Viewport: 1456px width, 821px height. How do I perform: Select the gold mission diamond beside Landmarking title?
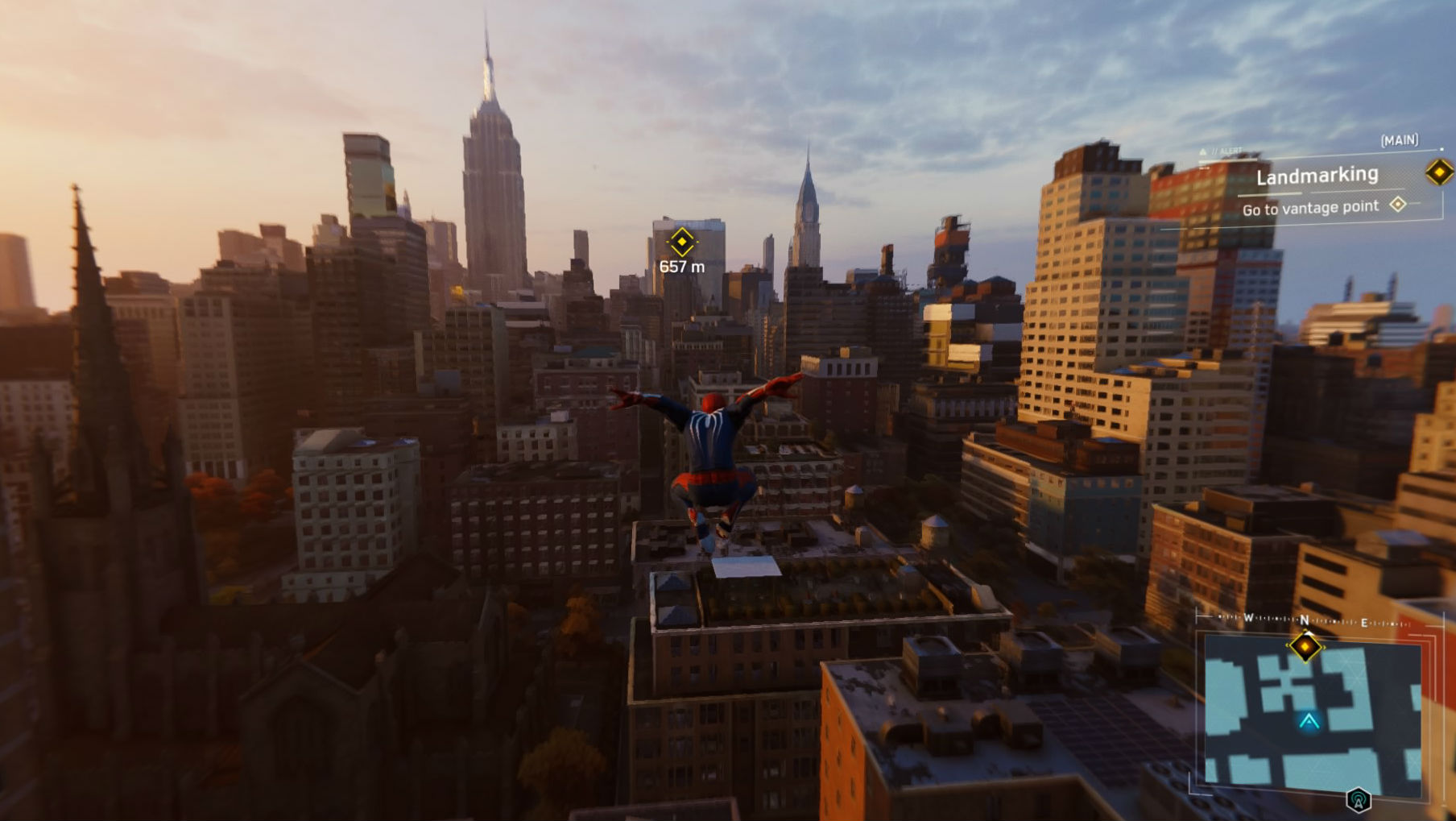(1438, 173)
